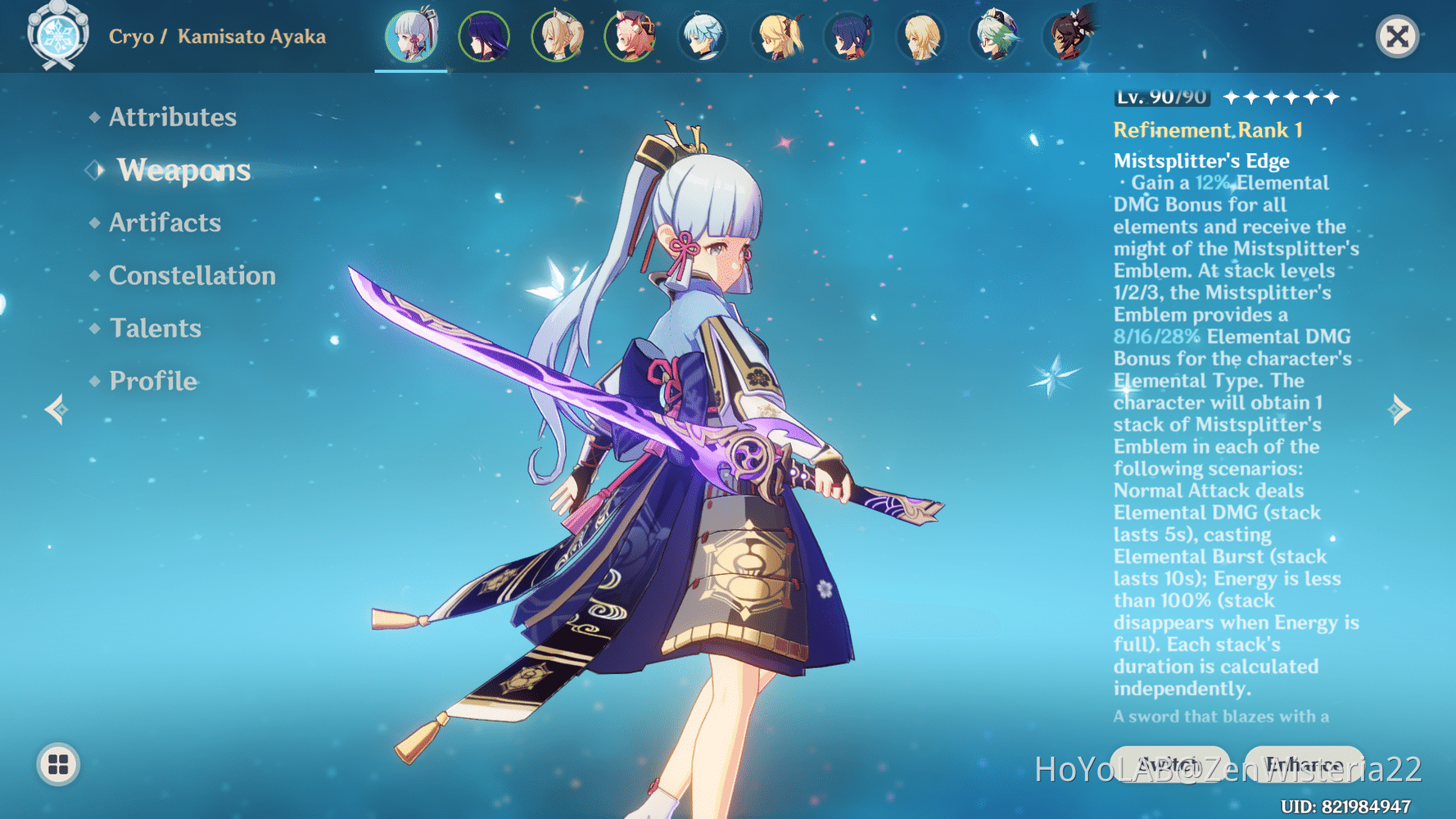1456x819 pixels.
Task: Open the Talents section
Action: pos(155,328)
